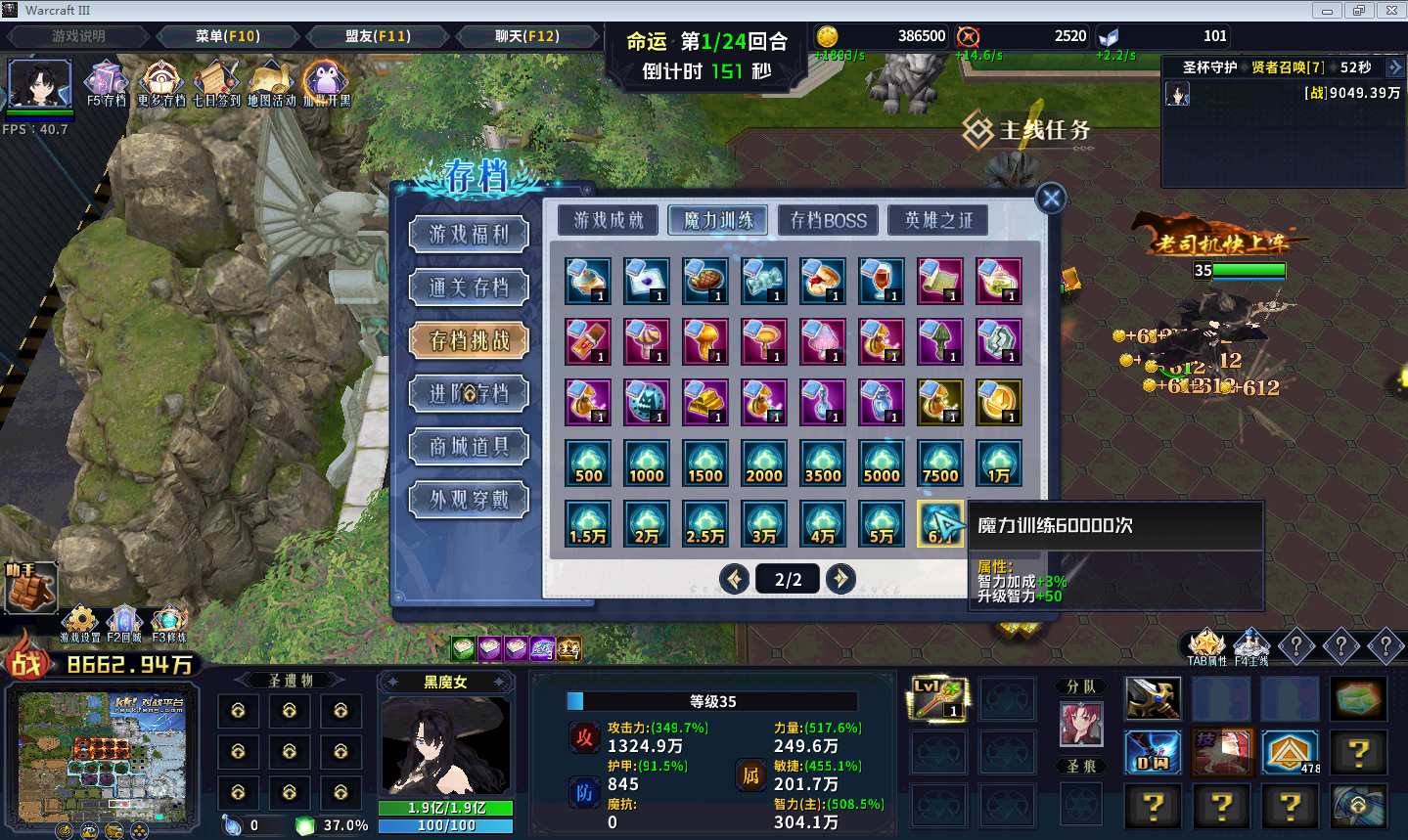Maximize the Warcraft III window

click(1358, 11)
